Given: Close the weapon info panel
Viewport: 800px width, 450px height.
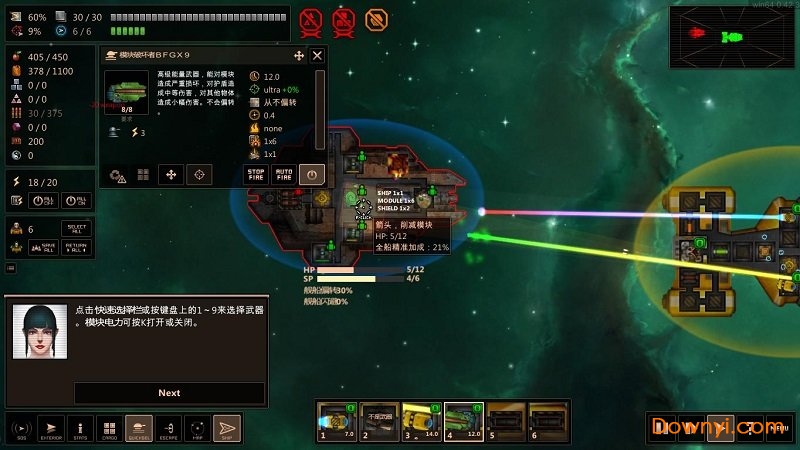Looking at the screenshot, I should point(317,56).
